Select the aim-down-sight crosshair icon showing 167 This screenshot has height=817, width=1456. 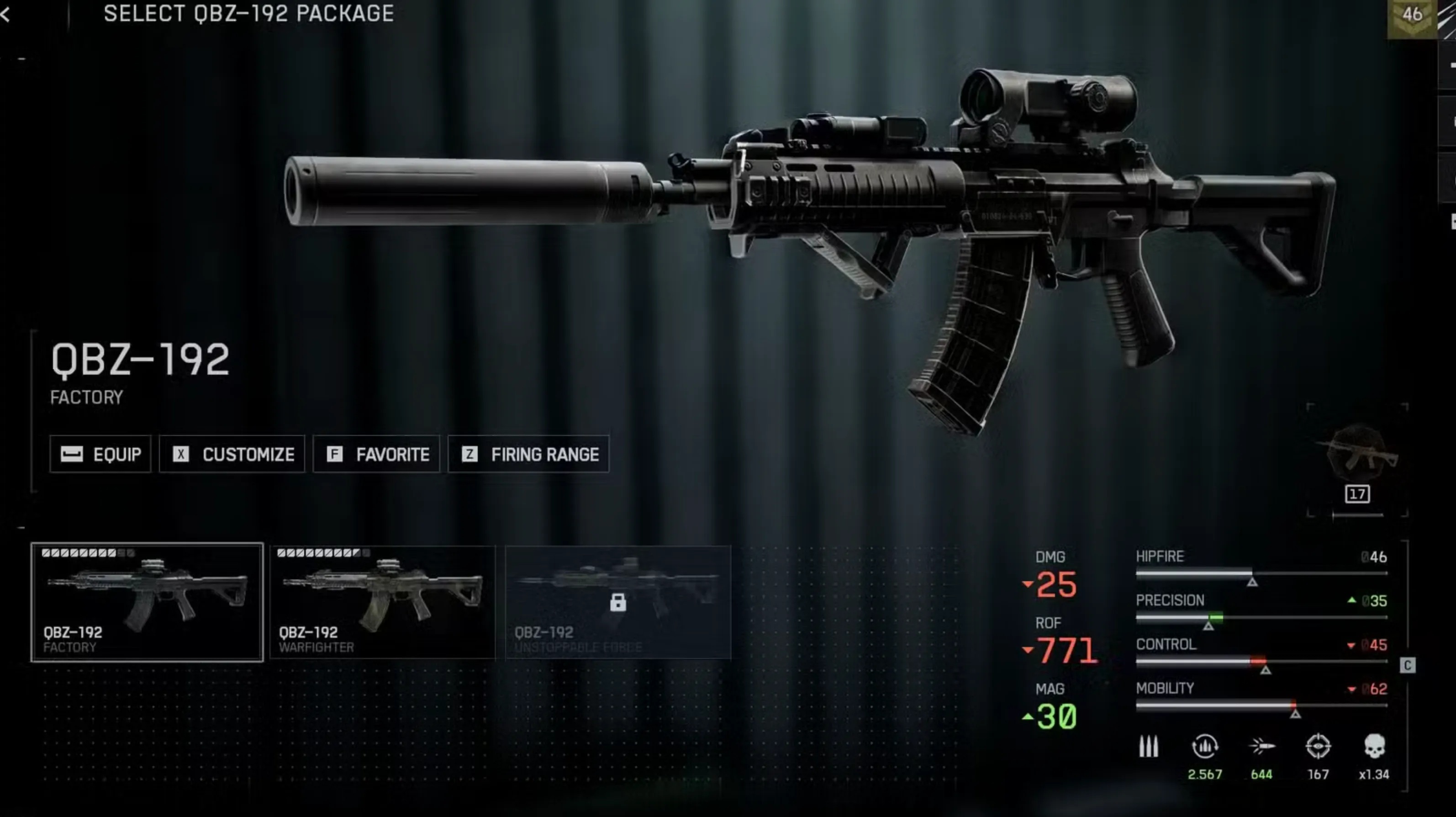pyautogui.click(x=1319, y=745)
